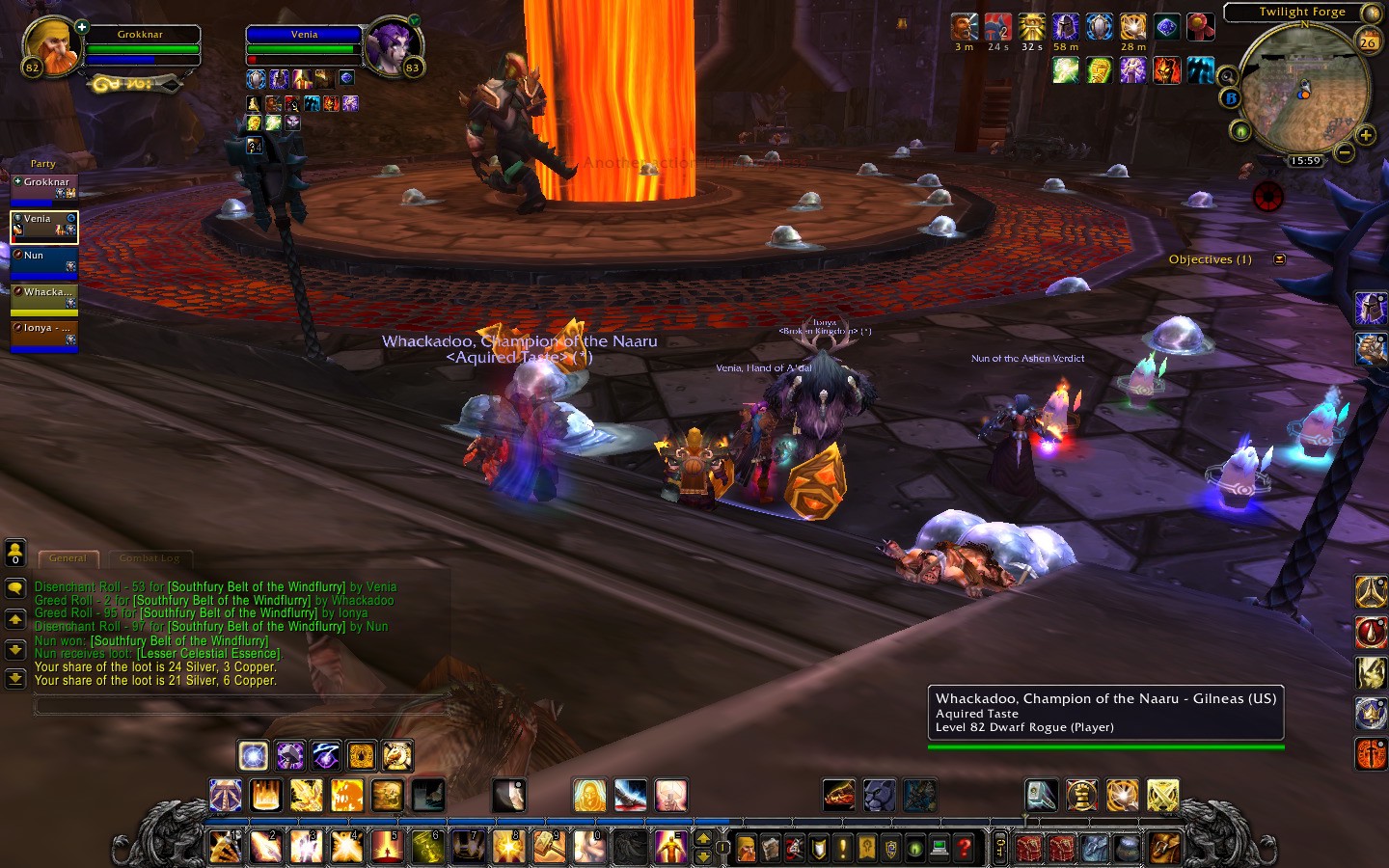The height and width of the screenshot is (868, 1389).
Task: Activate the crossed swords aura icon
Action: click(x=1163, y=796)
